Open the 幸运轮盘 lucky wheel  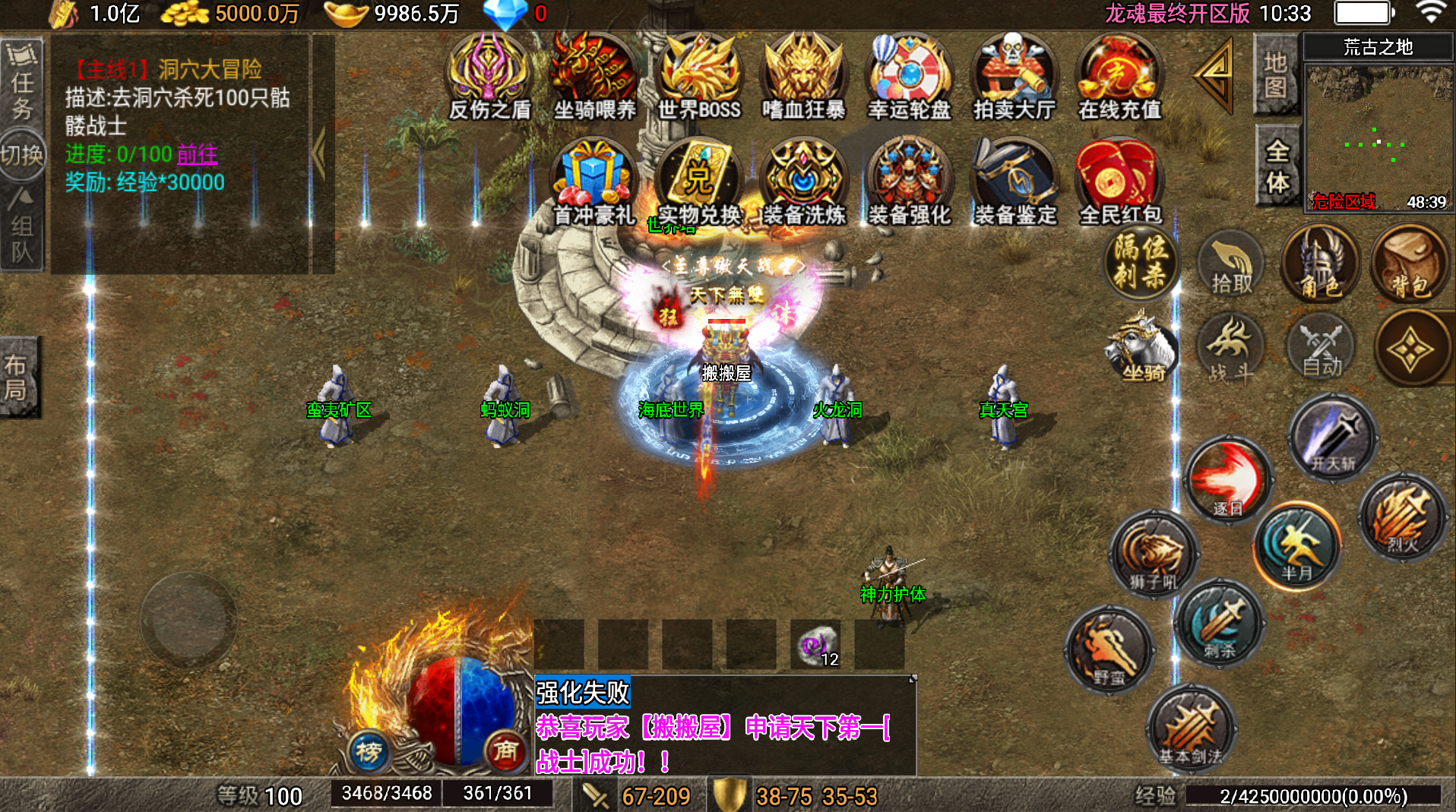click(909, 77)
